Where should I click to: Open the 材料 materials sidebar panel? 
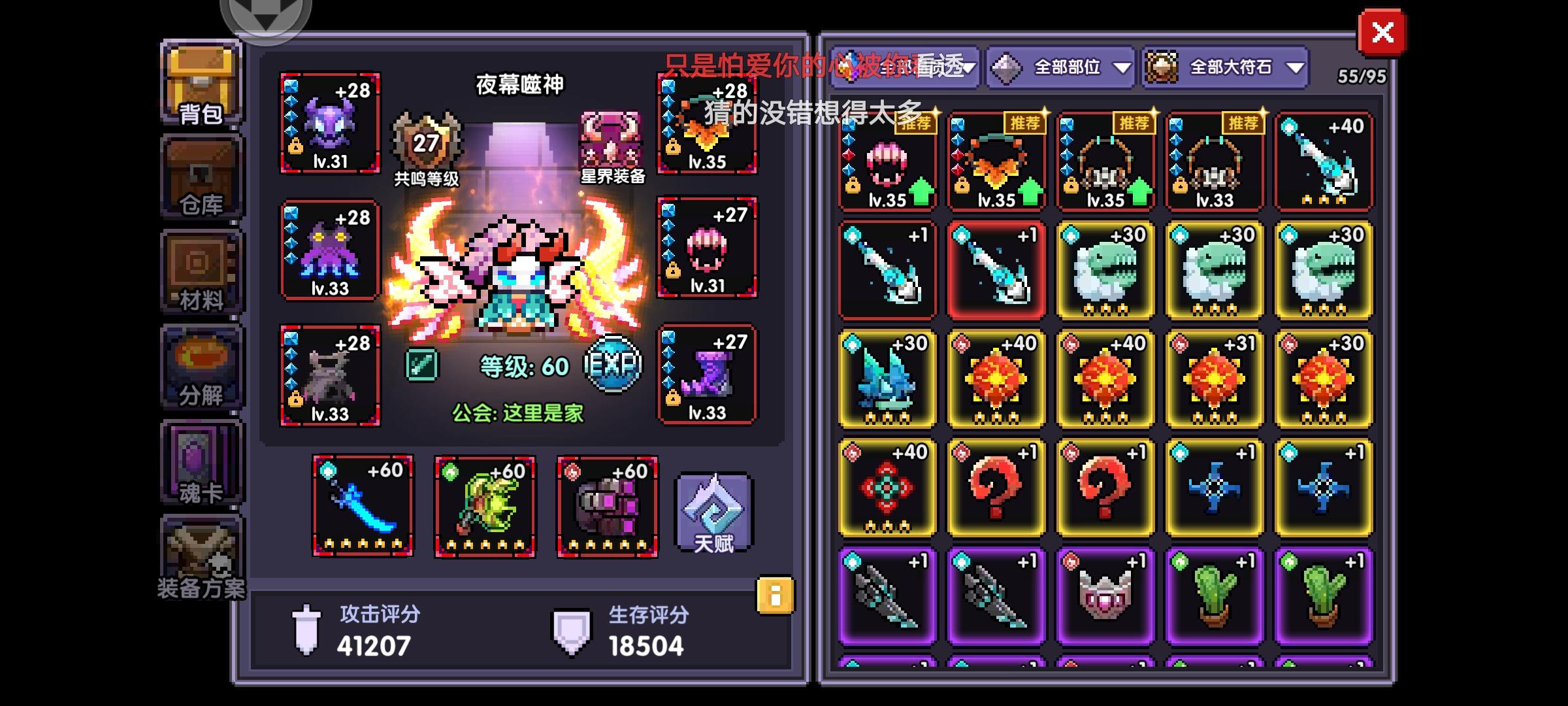(199, 271)
